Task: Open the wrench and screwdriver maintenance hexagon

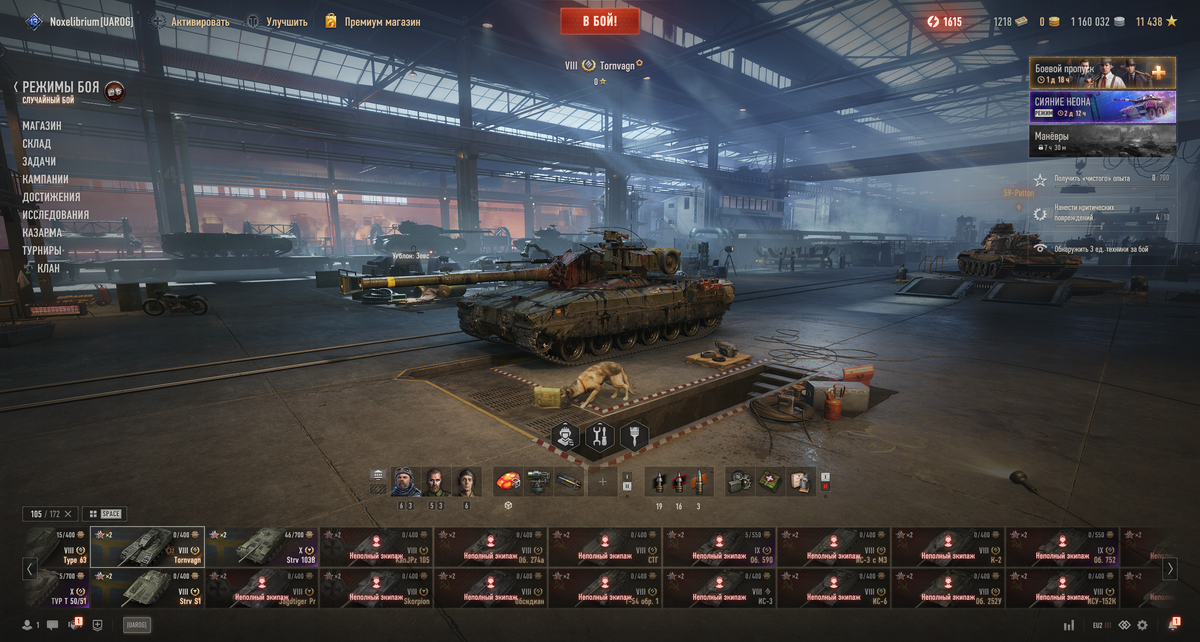Action: pos(600,437)
